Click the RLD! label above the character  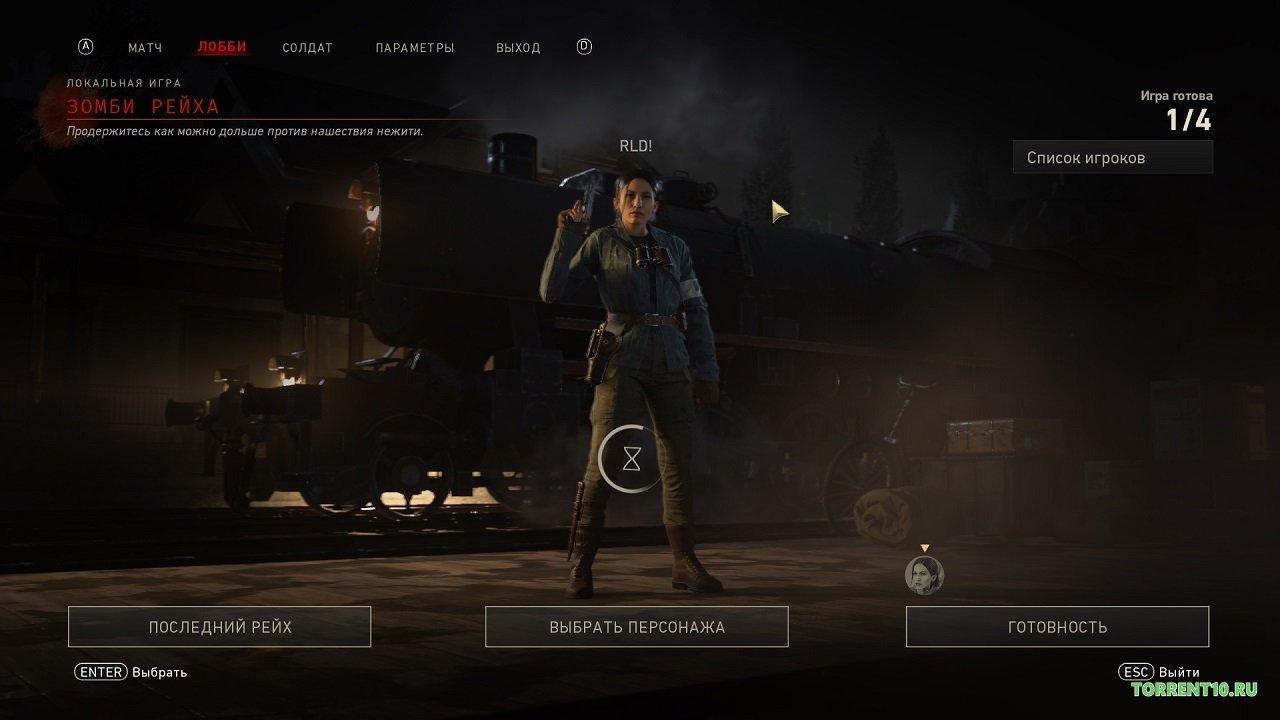[635, 145]
